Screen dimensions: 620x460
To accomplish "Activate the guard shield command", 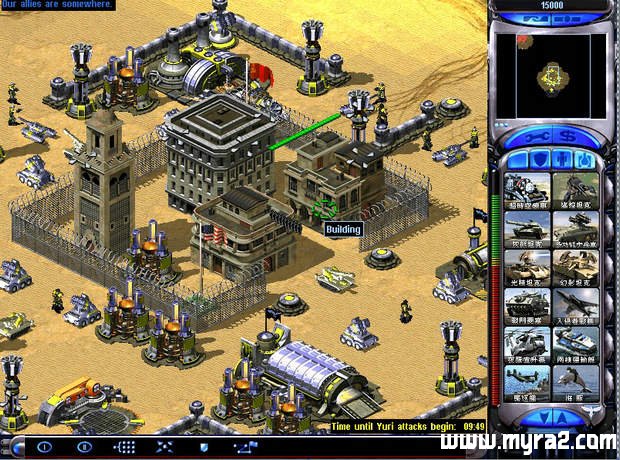I will [x=203, y=446].
